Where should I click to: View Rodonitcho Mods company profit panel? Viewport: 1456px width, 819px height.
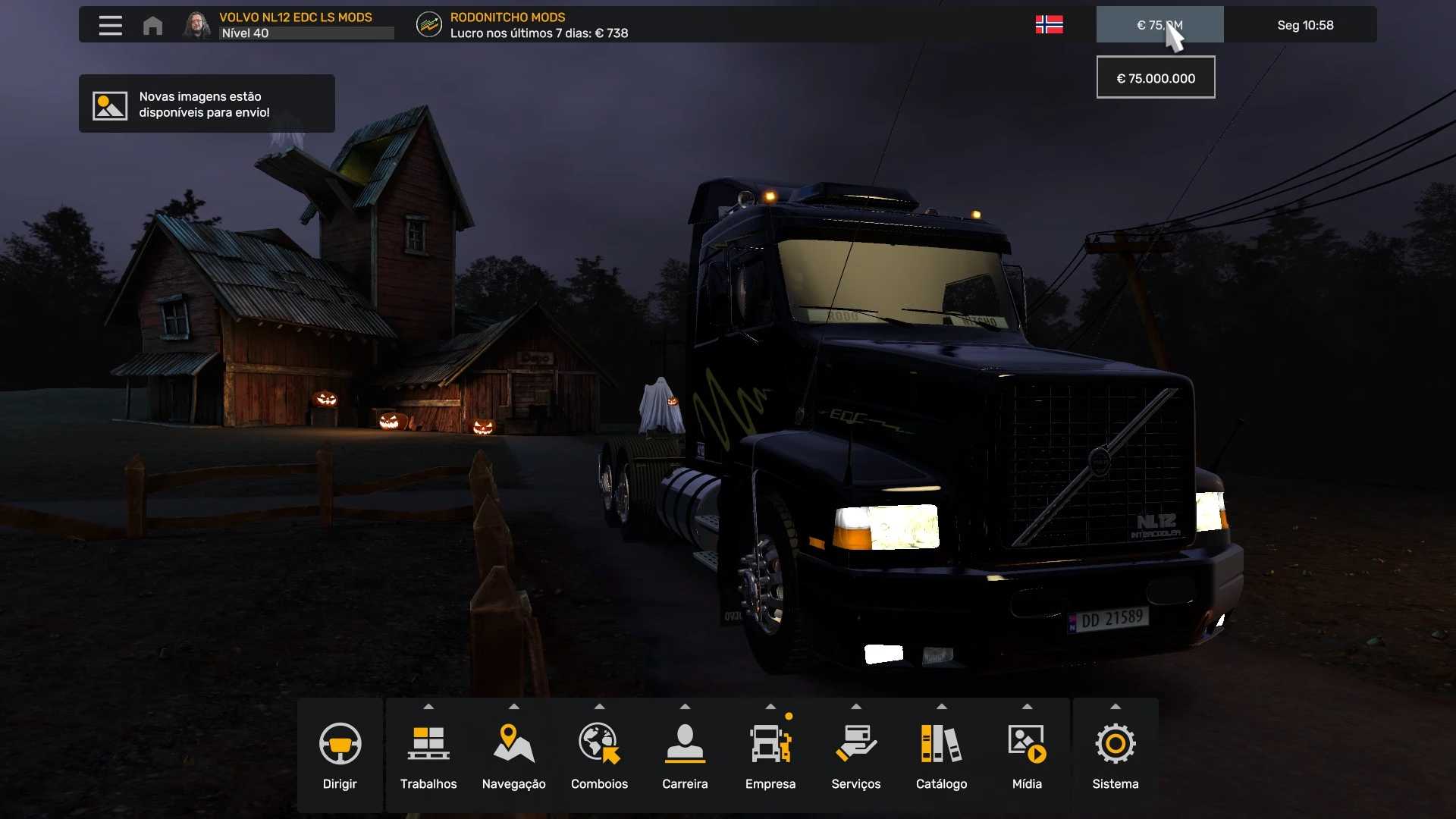point(523,25)
